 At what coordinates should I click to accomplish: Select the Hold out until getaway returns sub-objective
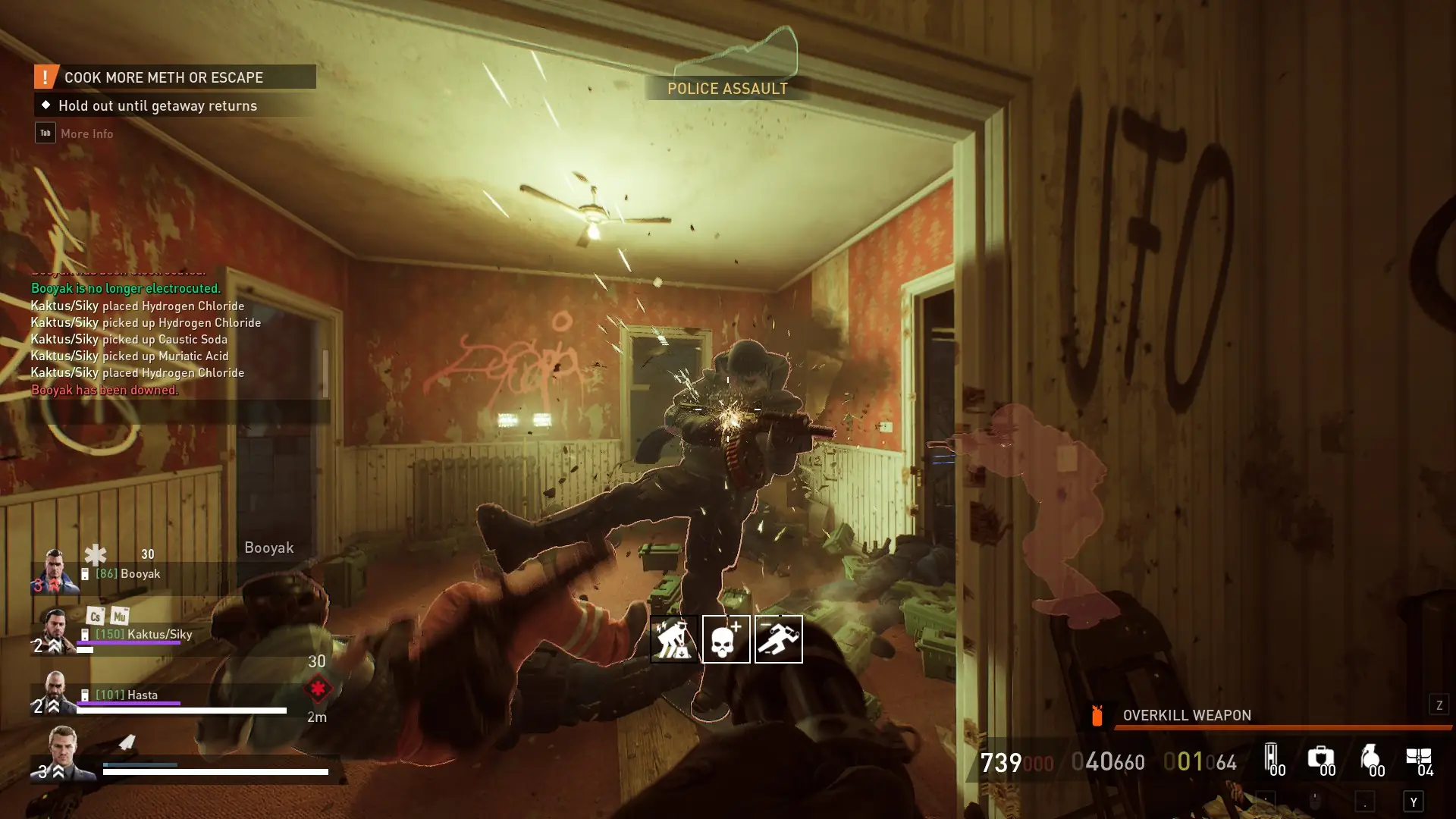[x=157, y=105]
